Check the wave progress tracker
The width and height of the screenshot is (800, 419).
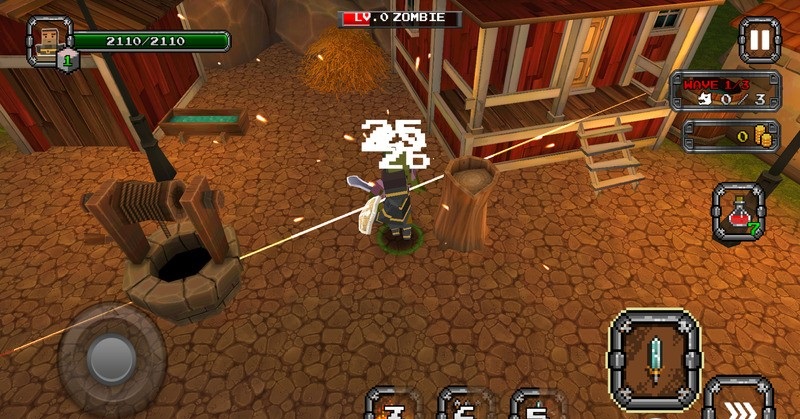[x=725, y=90]
